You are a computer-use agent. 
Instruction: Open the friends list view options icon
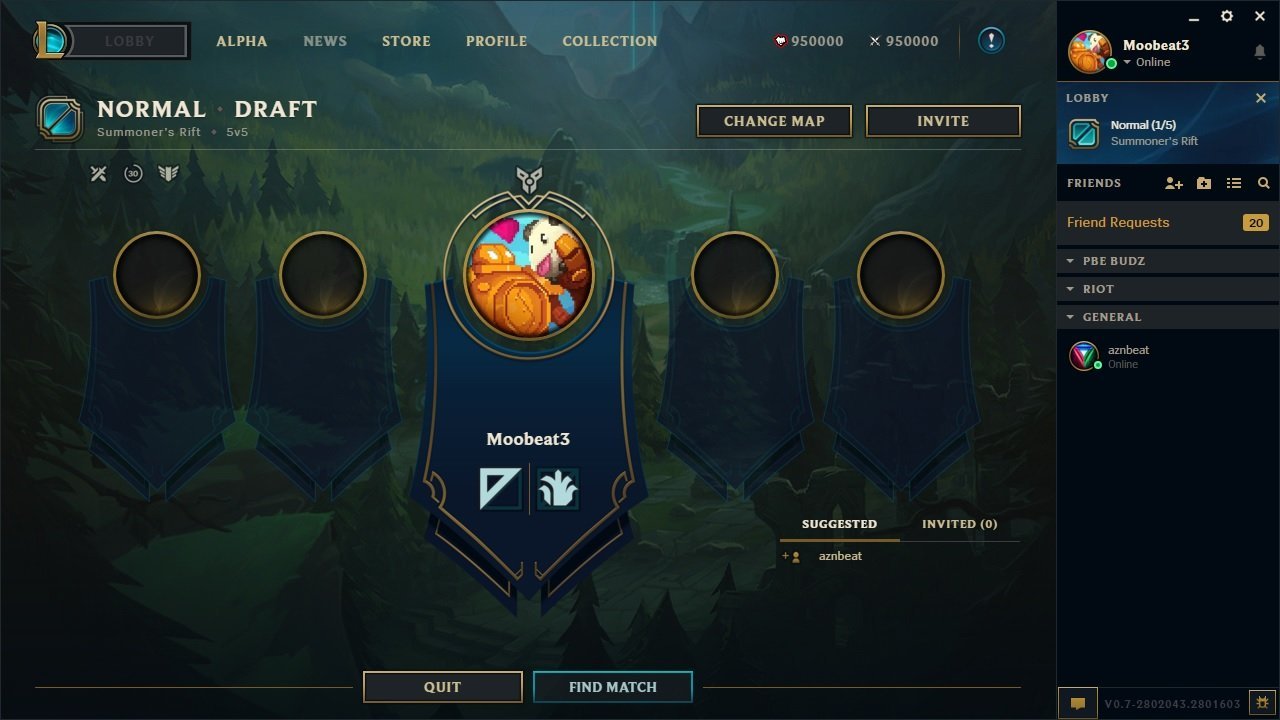coord(1233,183)
